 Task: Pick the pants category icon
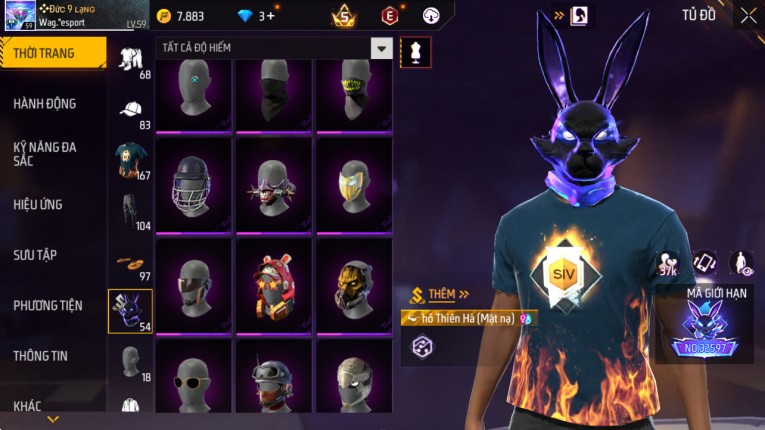tap(131, 211)
